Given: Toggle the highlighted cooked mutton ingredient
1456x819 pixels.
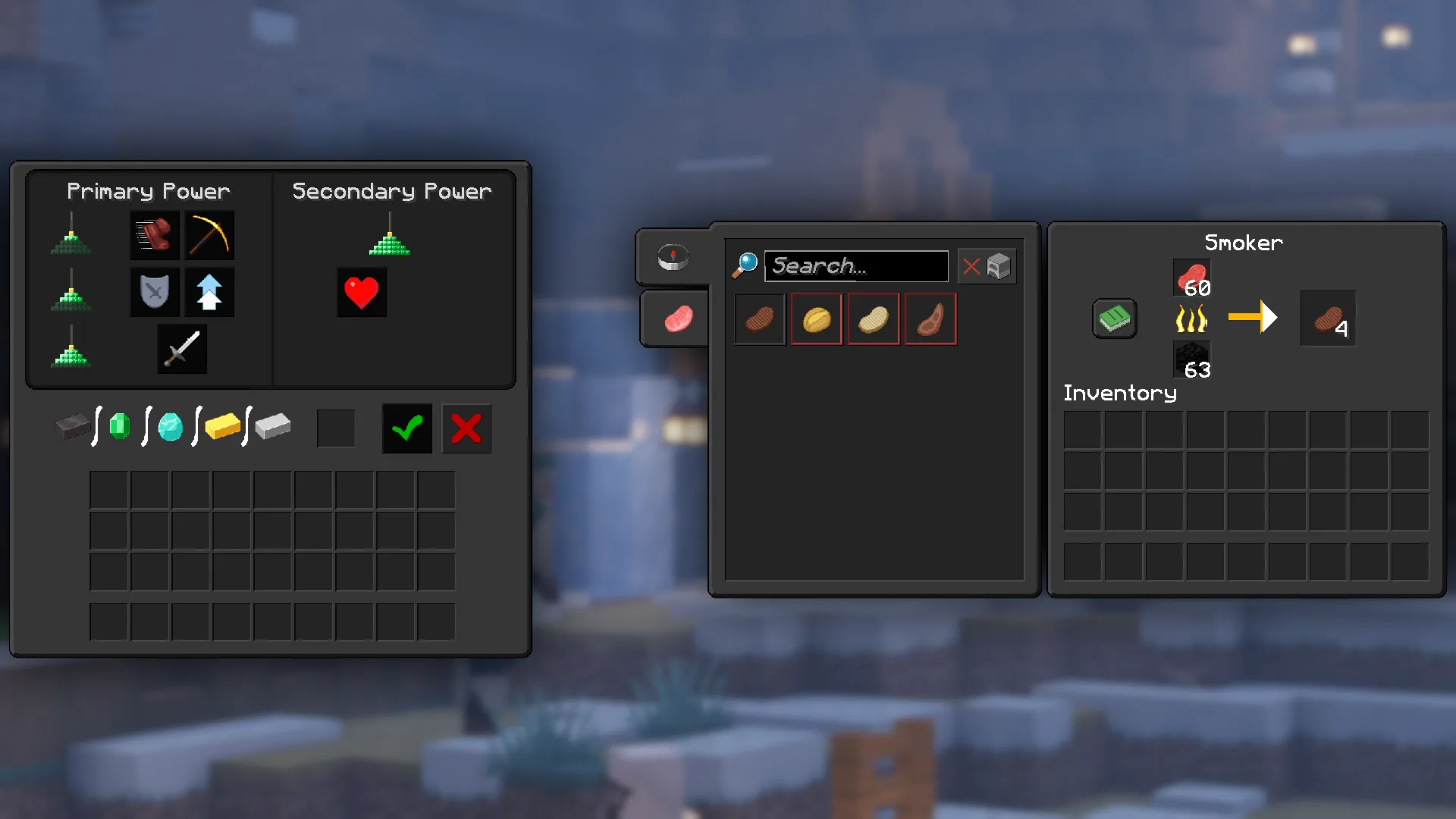Looking at the screenshot, I should point(930,318).
